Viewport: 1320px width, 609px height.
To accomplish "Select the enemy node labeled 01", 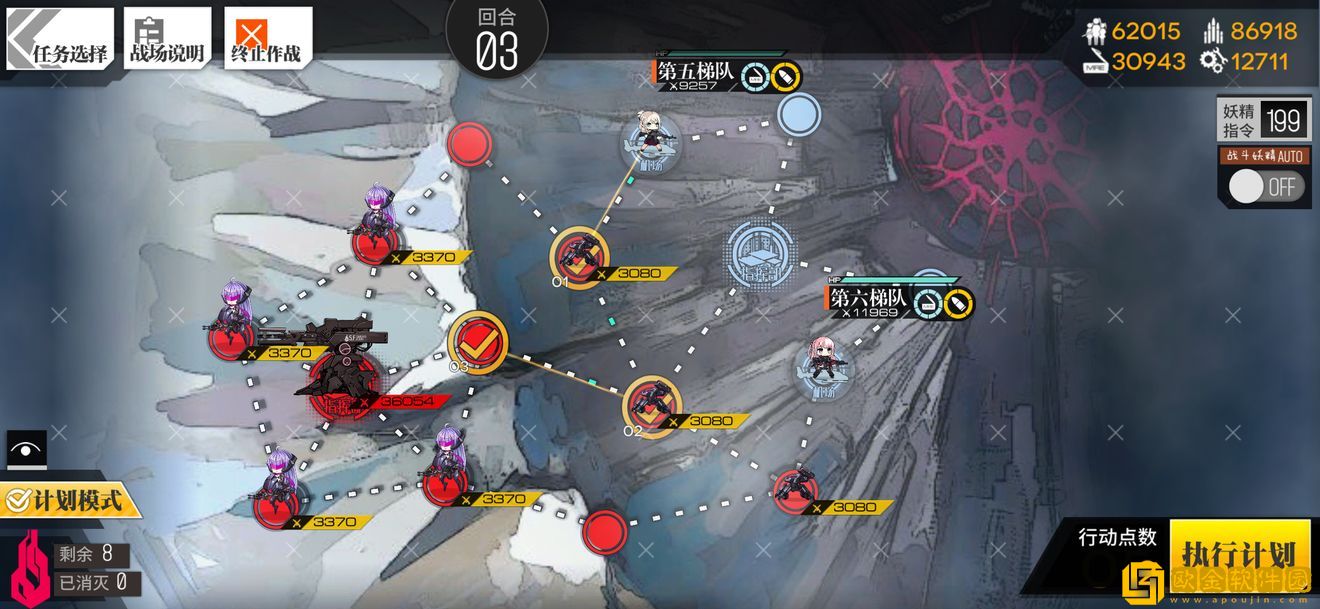I will click(x=578, y=258).
